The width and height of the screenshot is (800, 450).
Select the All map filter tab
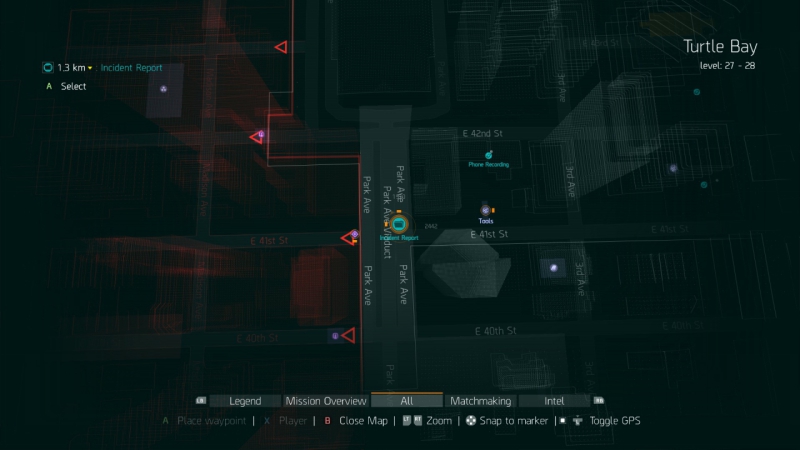[406, 401]
